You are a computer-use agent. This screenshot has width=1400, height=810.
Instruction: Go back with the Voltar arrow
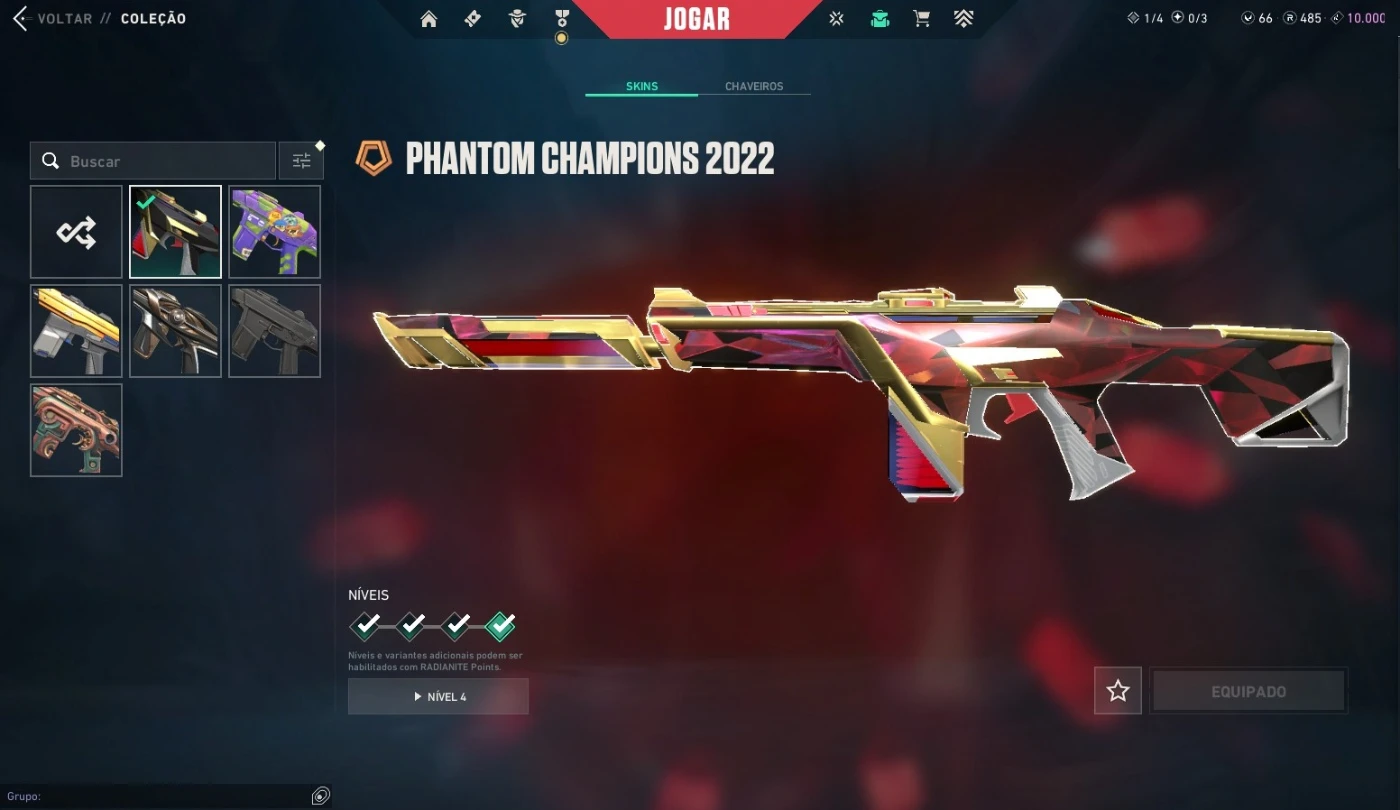tap(20, 19)
